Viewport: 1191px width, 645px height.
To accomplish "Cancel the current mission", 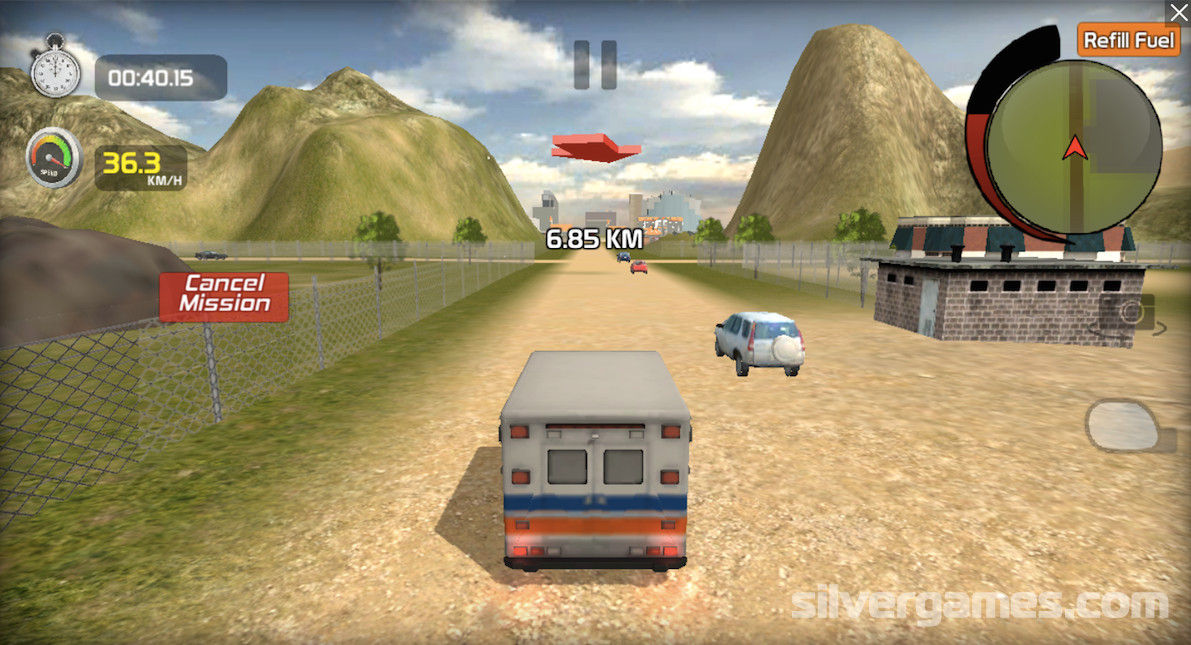I will coord(224,296).
